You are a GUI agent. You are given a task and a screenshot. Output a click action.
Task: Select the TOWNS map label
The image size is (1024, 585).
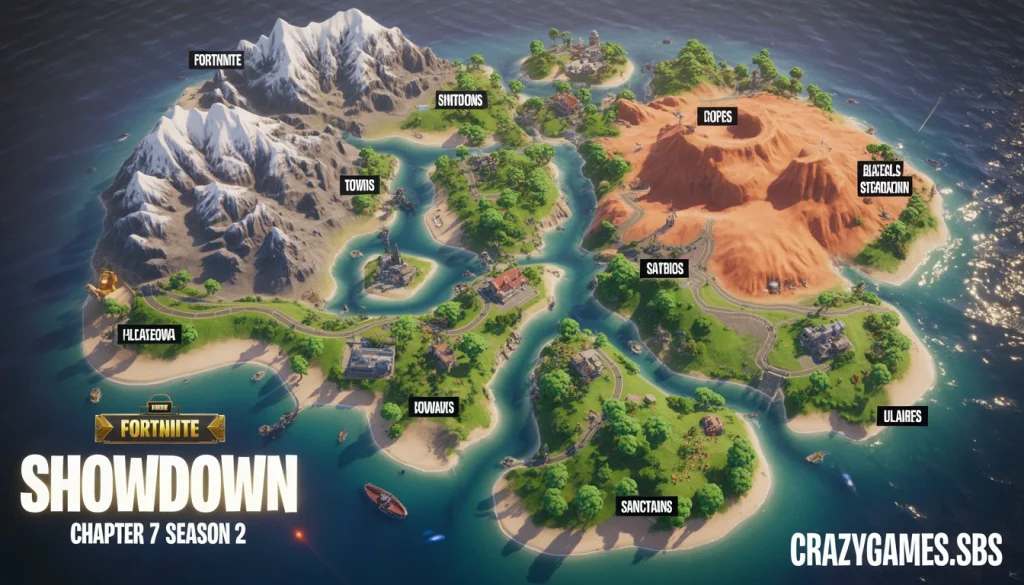358,185
